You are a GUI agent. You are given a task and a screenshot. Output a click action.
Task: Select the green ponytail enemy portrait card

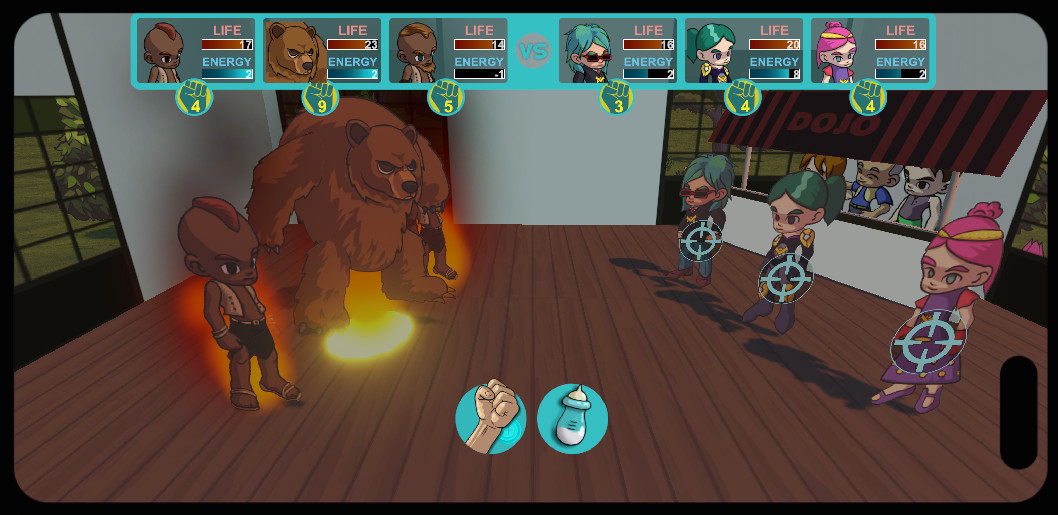(x=743, y=50)
